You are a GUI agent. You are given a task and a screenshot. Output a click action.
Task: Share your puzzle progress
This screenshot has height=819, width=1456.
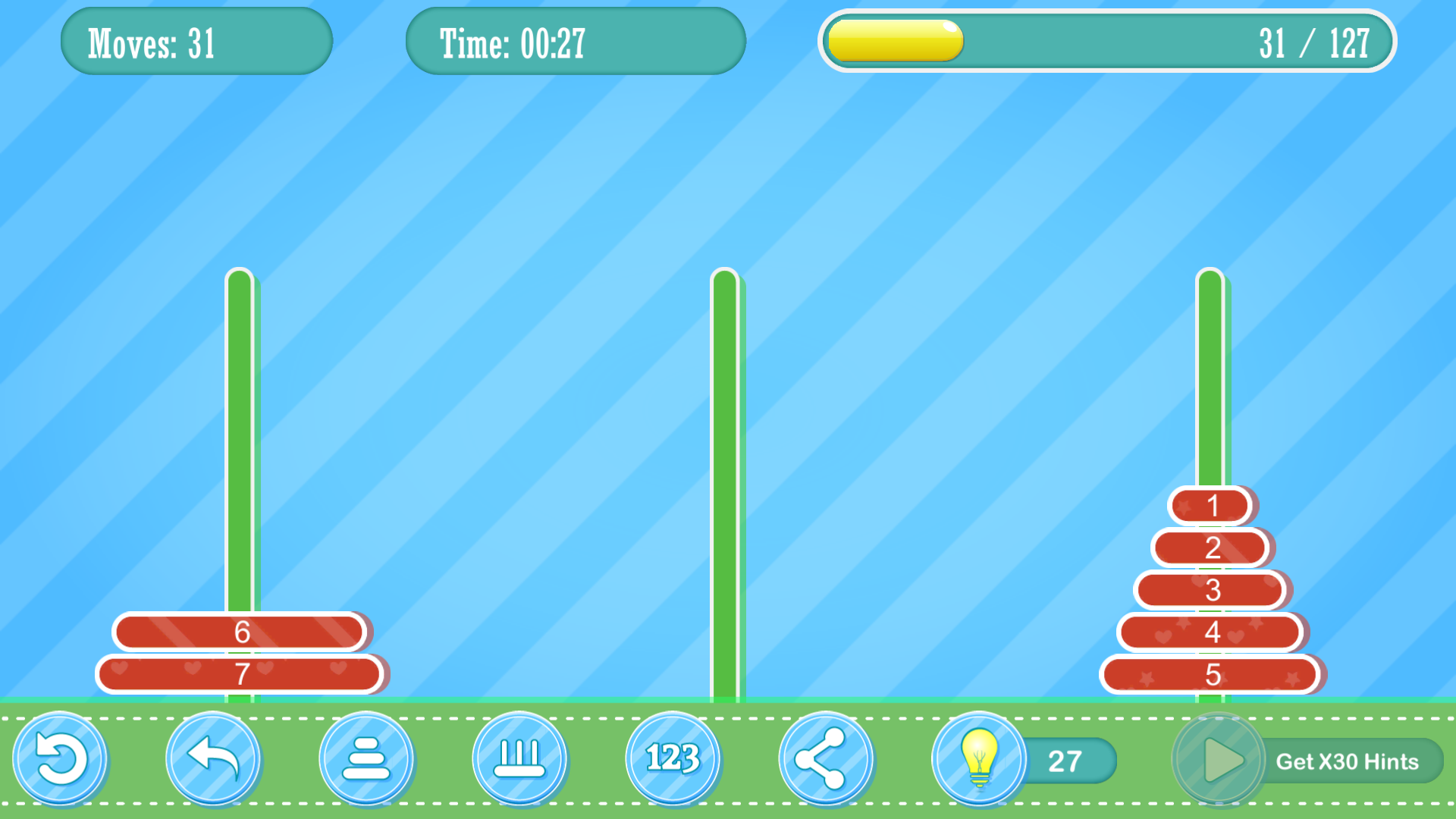click(x=827, y=760)
